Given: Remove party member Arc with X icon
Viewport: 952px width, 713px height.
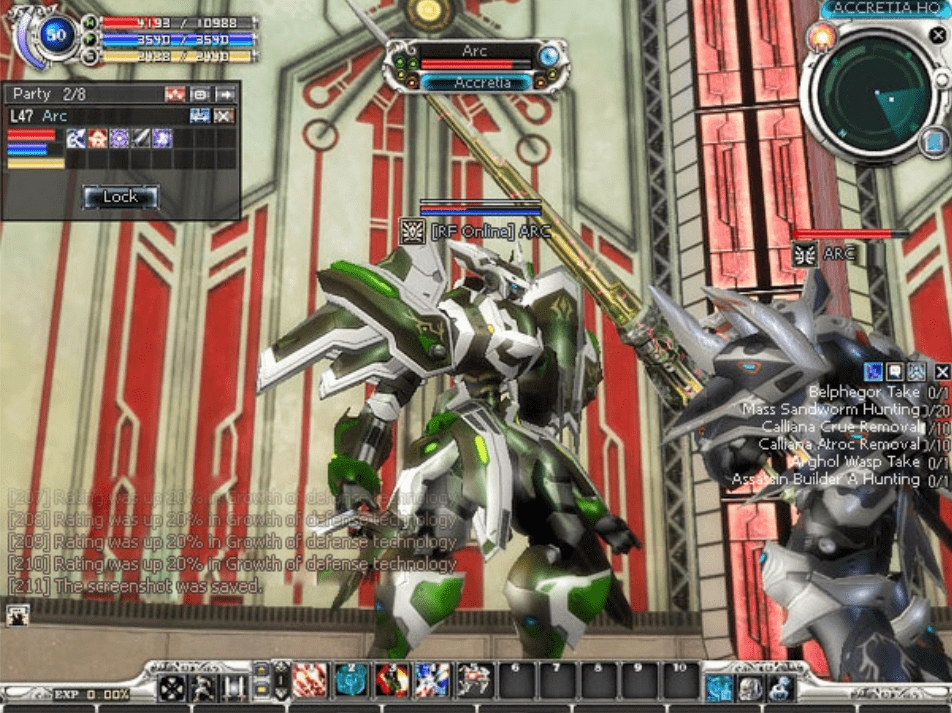Looking at the screenshot, I should [x=224, y=116].
